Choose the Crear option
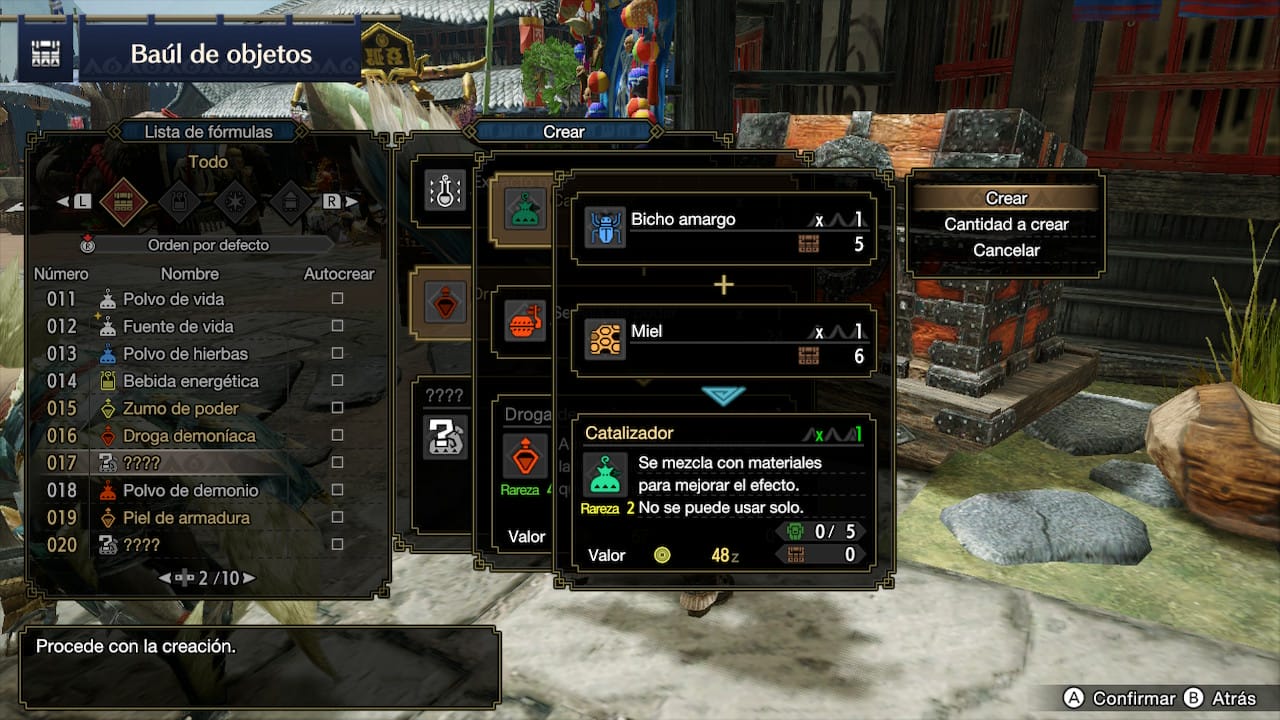 pyautogui.click(x=1006, y=198)
